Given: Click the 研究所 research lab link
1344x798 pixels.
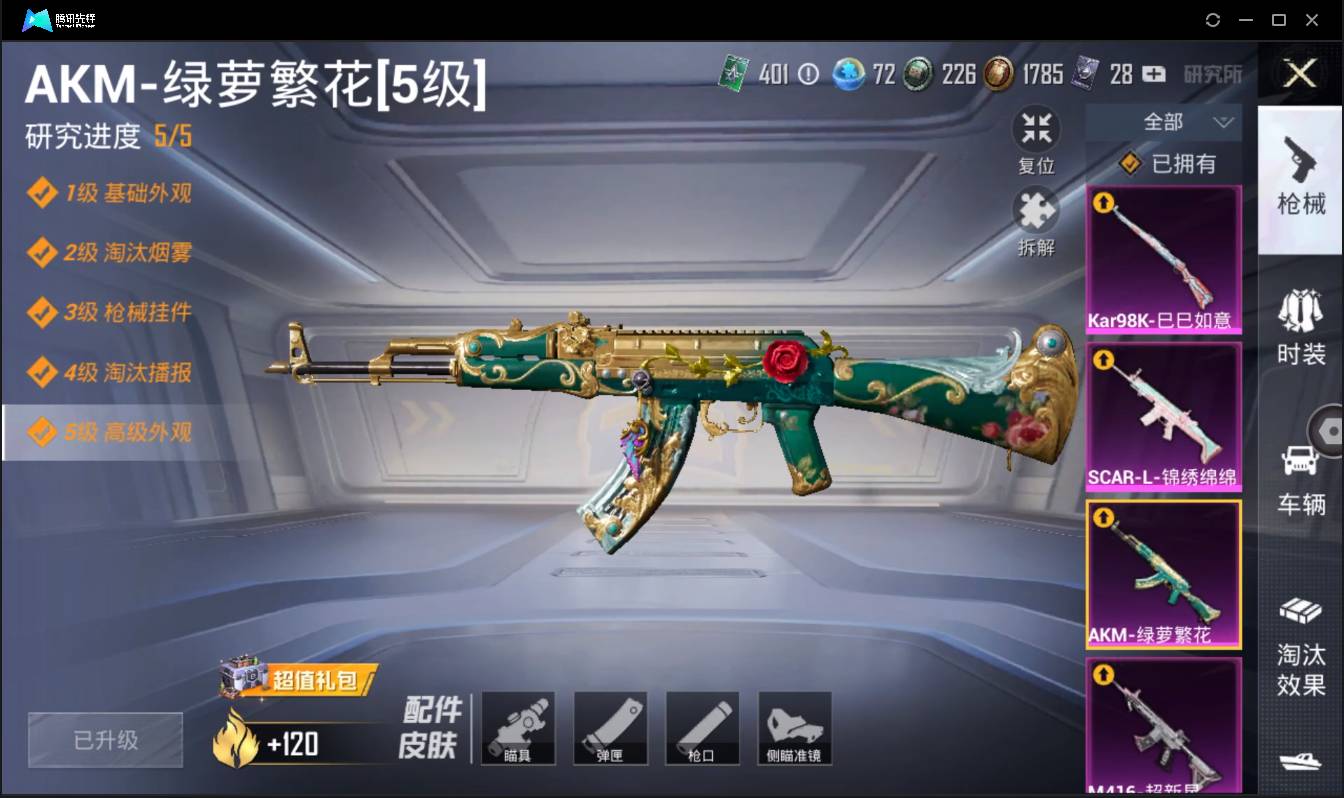Looking at the screenshot, I should [x=1214, y=74].
